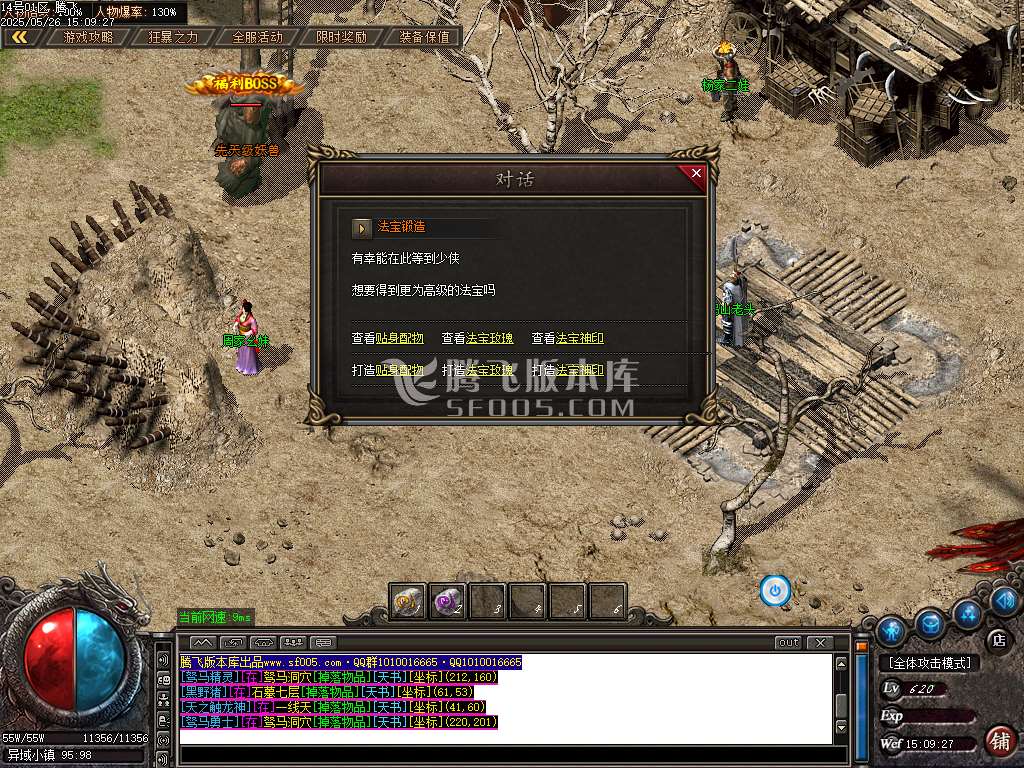Open the 装备保值 equipment menu
This screenshot has height=768, width=1024.
coord(424,37)
